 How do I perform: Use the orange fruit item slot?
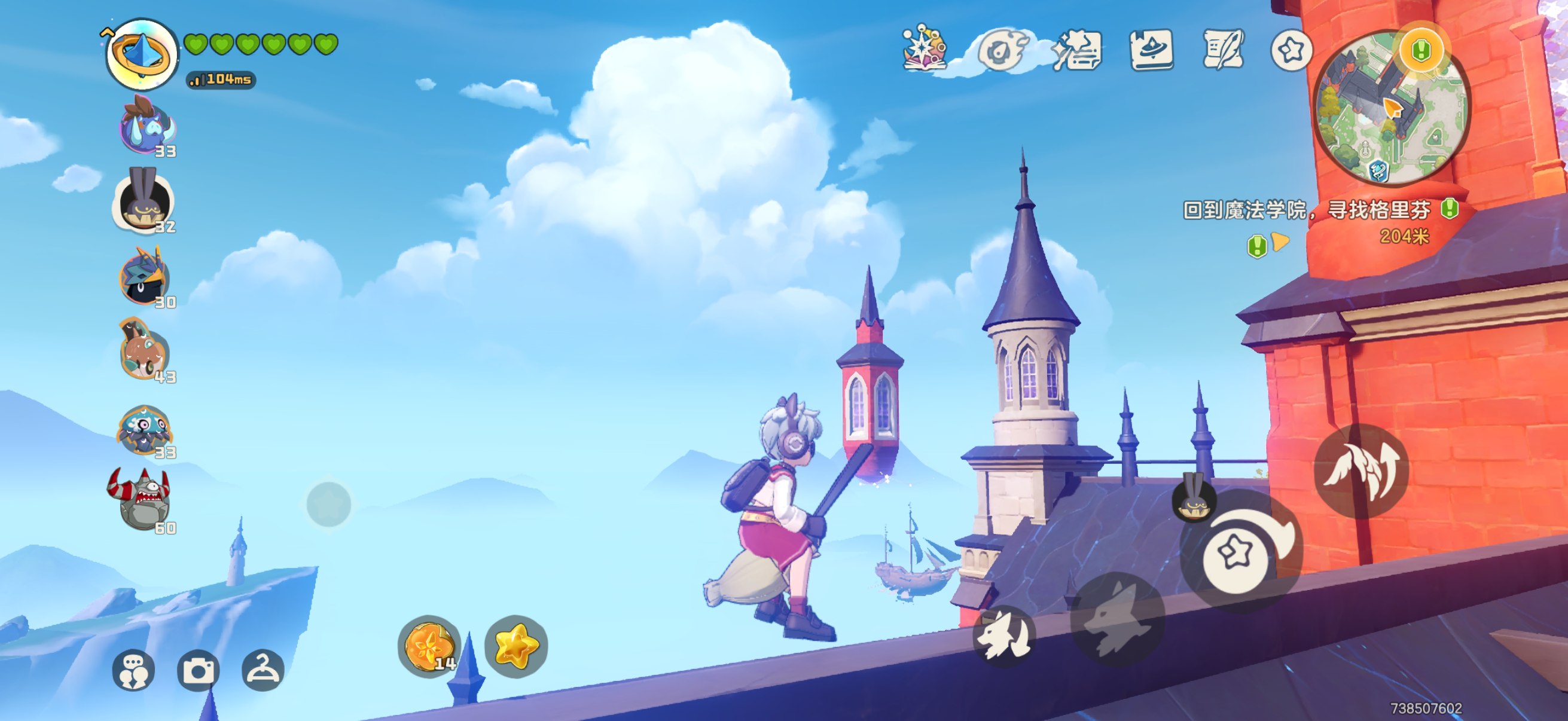(x=430, y=646)
